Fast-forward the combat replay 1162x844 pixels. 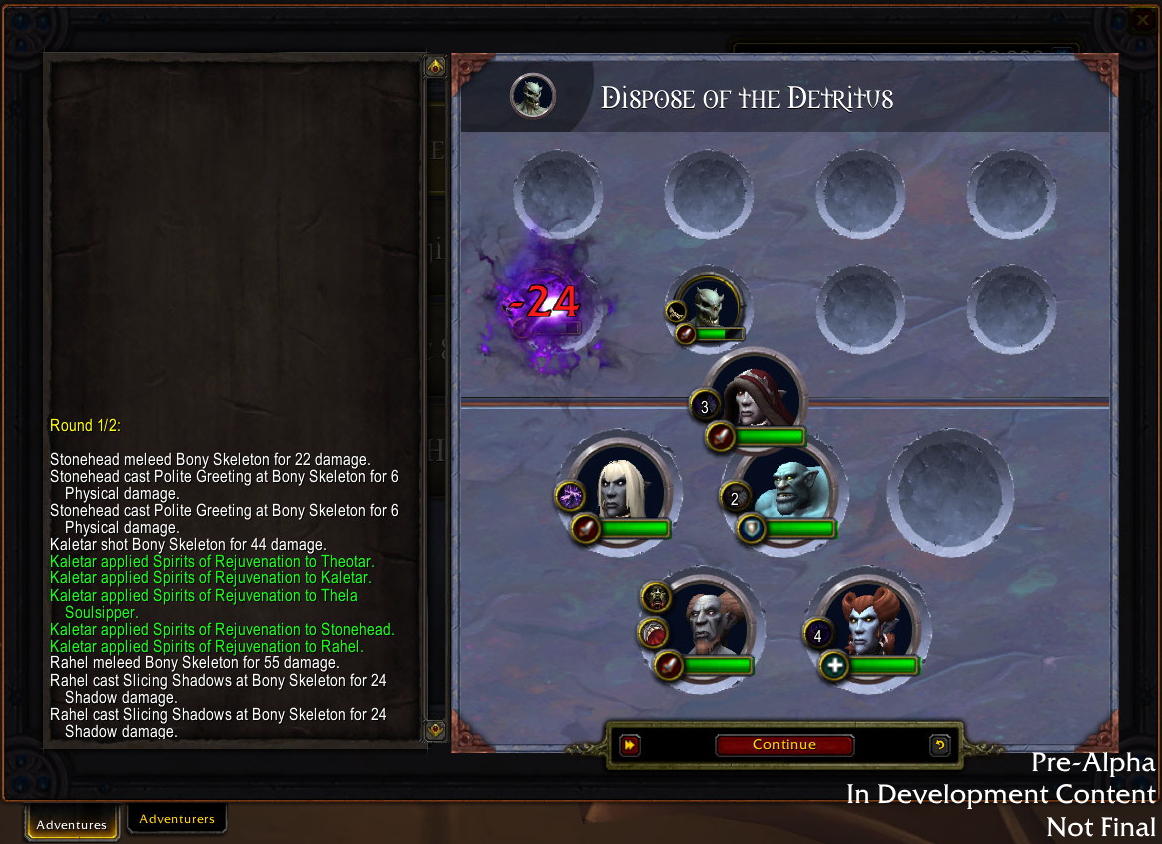(630, 745)
